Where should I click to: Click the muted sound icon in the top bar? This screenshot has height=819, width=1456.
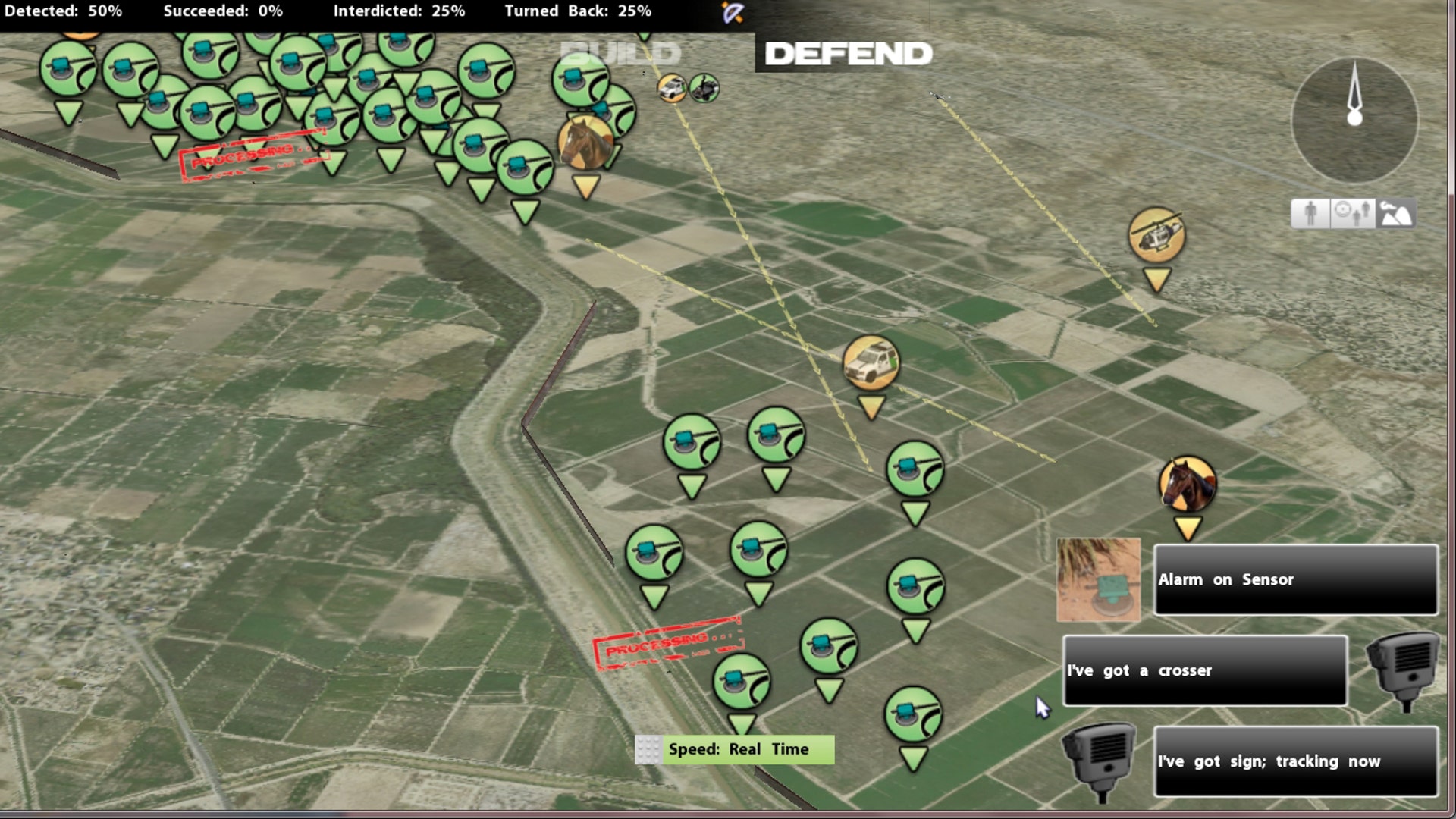[x=732, y=11]
